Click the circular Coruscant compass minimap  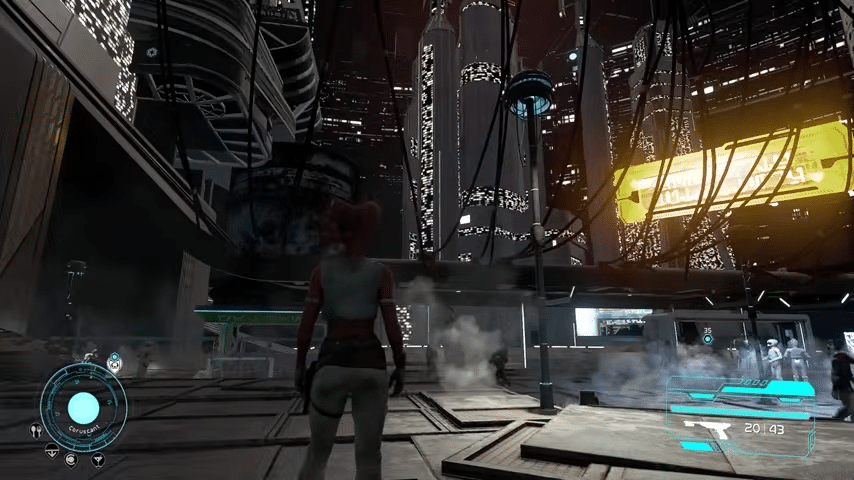(83, 407)
